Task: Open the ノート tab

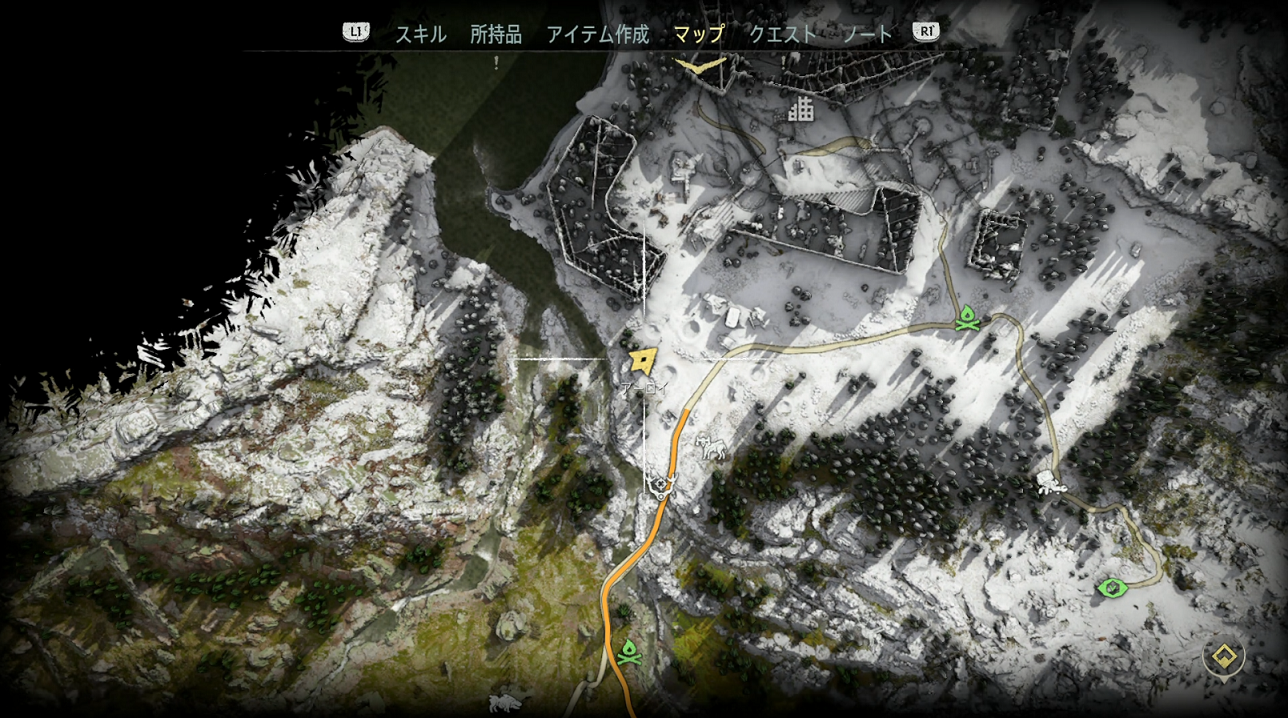Action: 867,34
